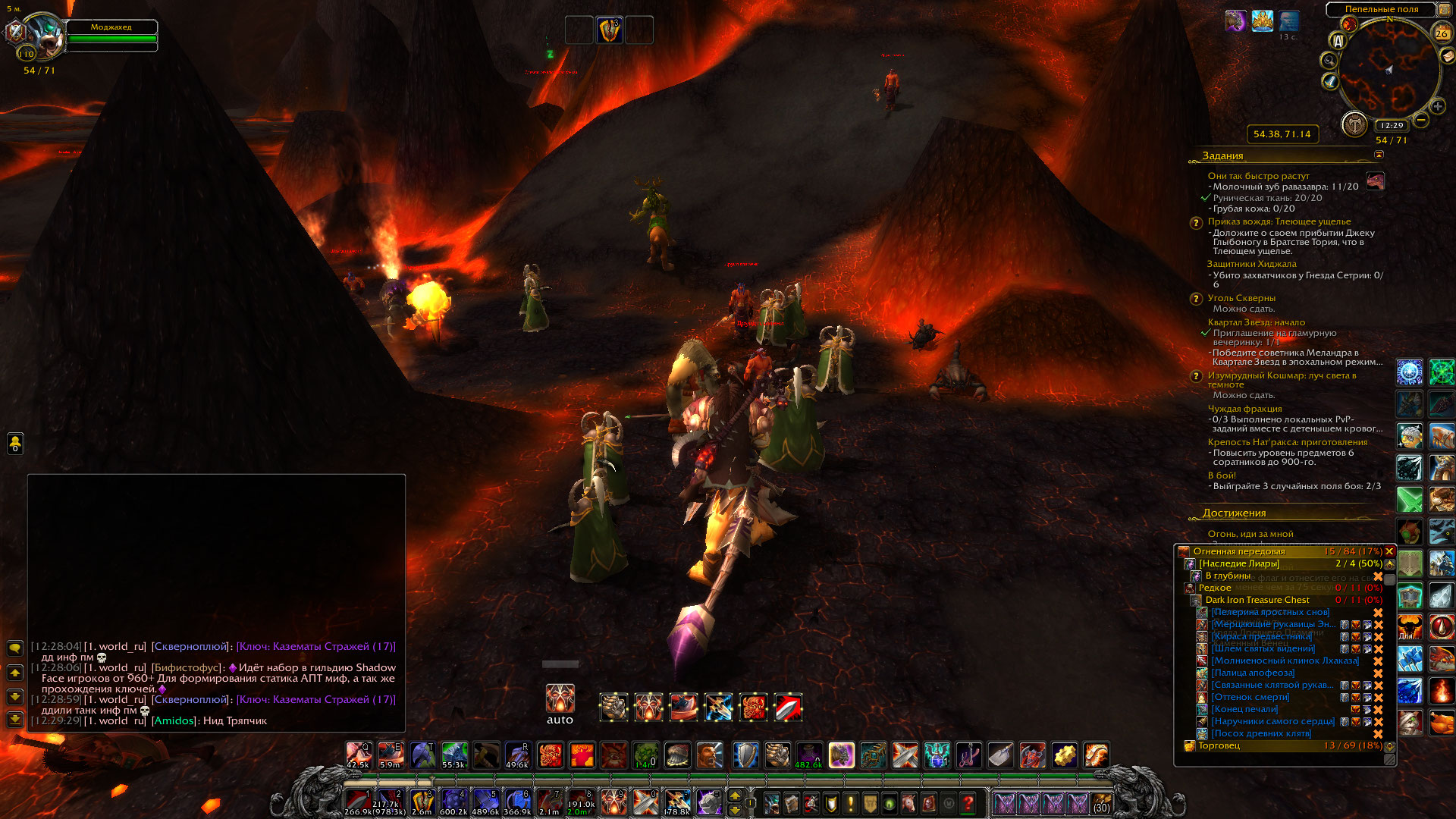Open the calendar showing day 26
Screen dimensions: 1456x819
(1441, 33)
